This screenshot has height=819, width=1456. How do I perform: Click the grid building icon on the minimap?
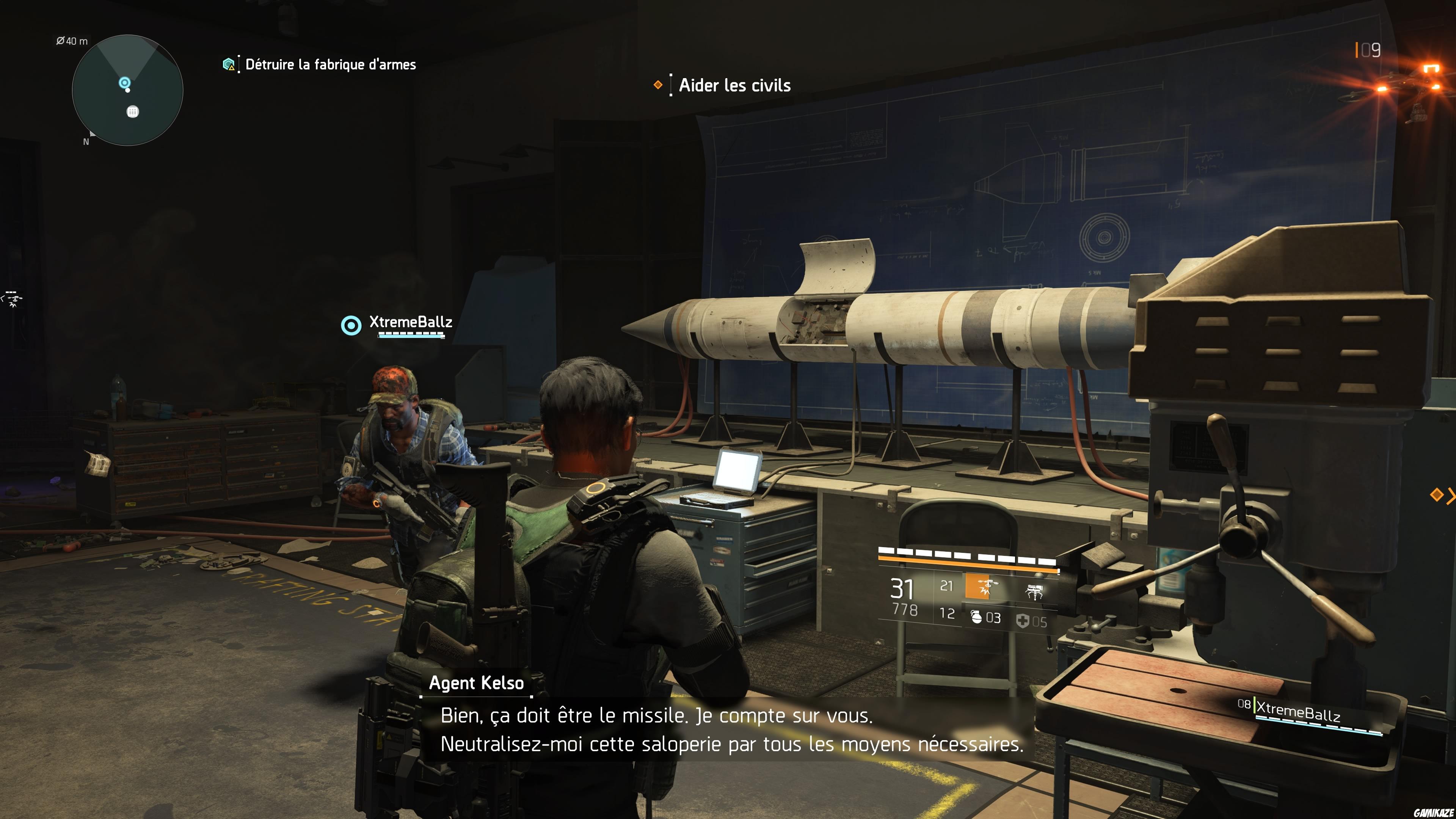pos(132,111)
